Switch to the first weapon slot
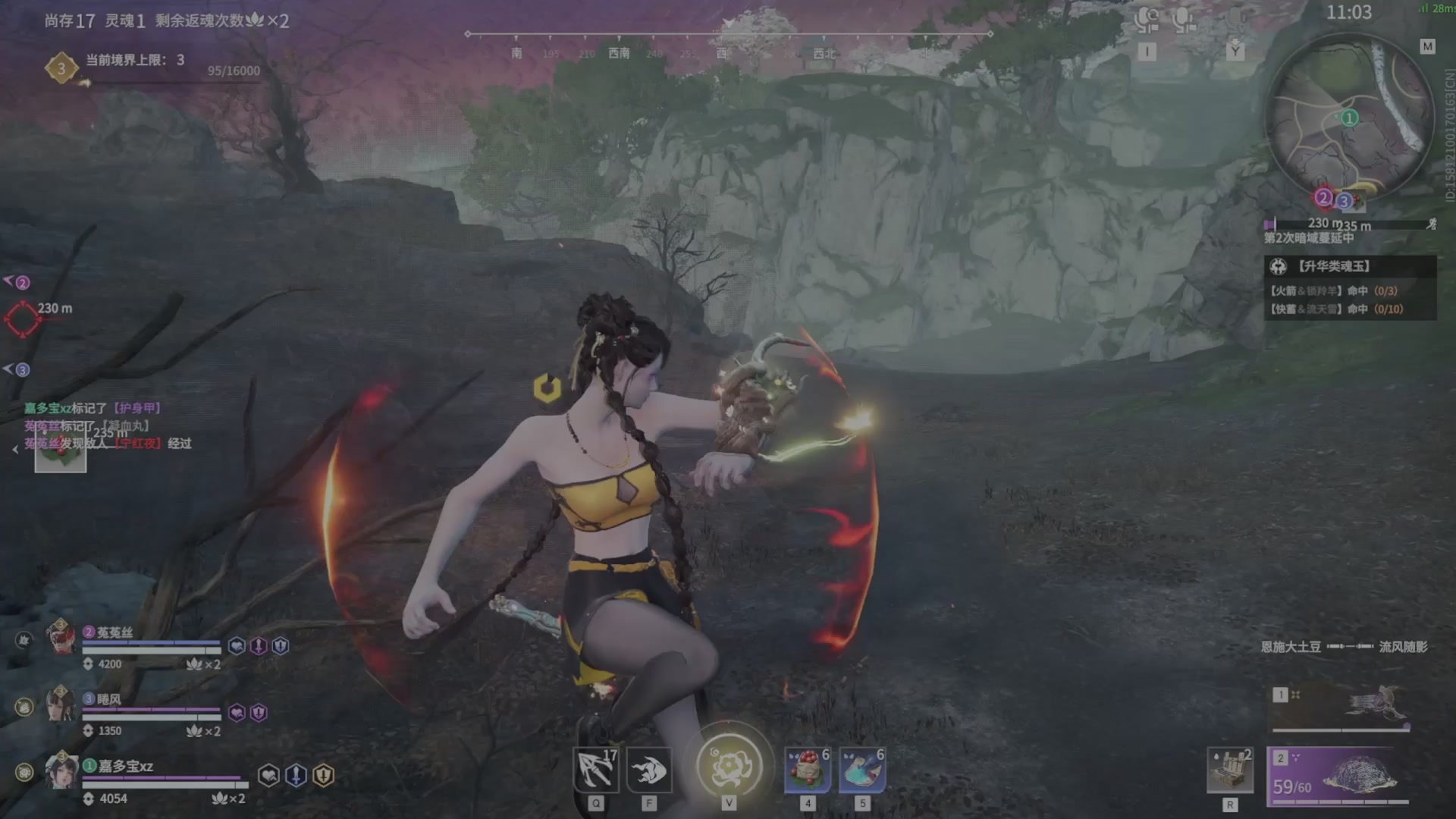This screenshot has width=1456, height=819. pos(1339,708)
